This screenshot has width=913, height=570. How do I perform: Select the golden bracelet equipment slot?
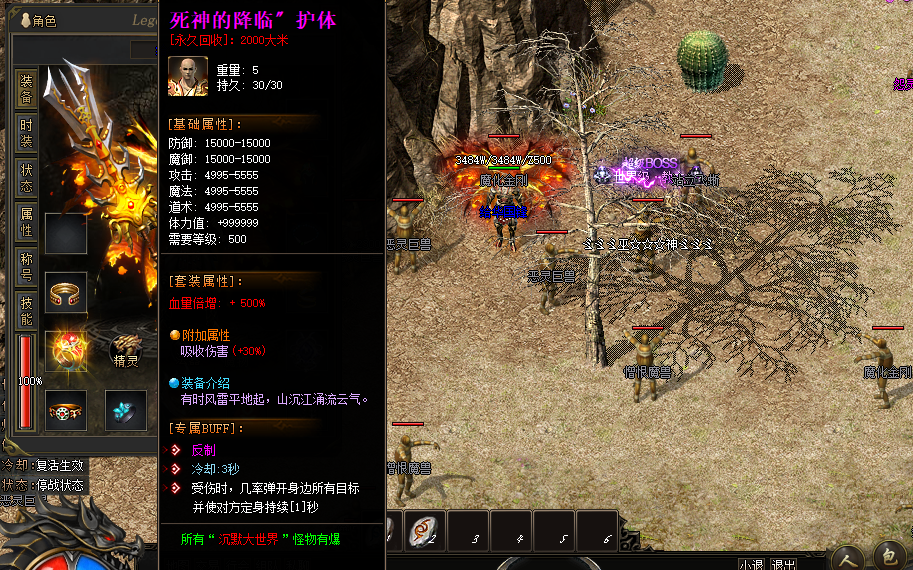66,293
